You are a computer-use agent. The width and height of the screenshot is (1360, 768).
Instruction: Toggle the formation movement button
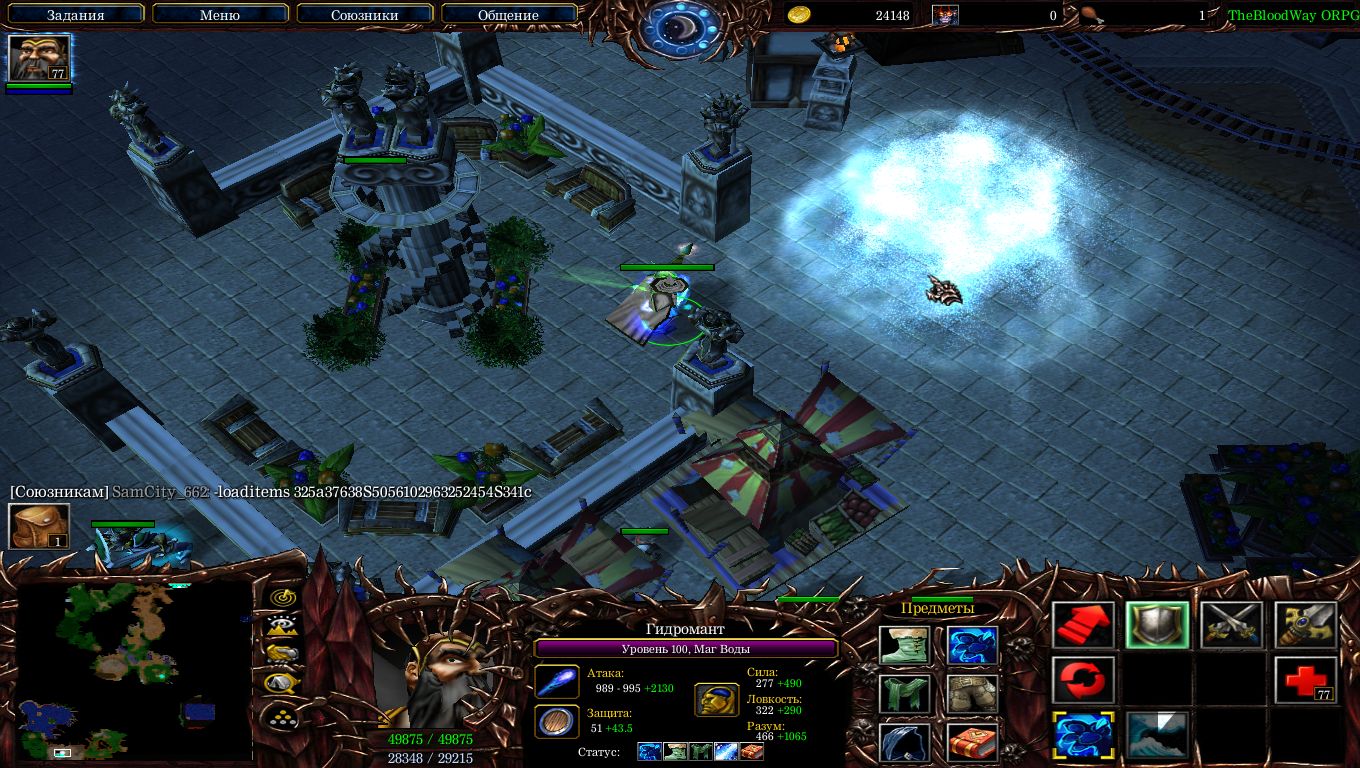click(x=284, y=716)
